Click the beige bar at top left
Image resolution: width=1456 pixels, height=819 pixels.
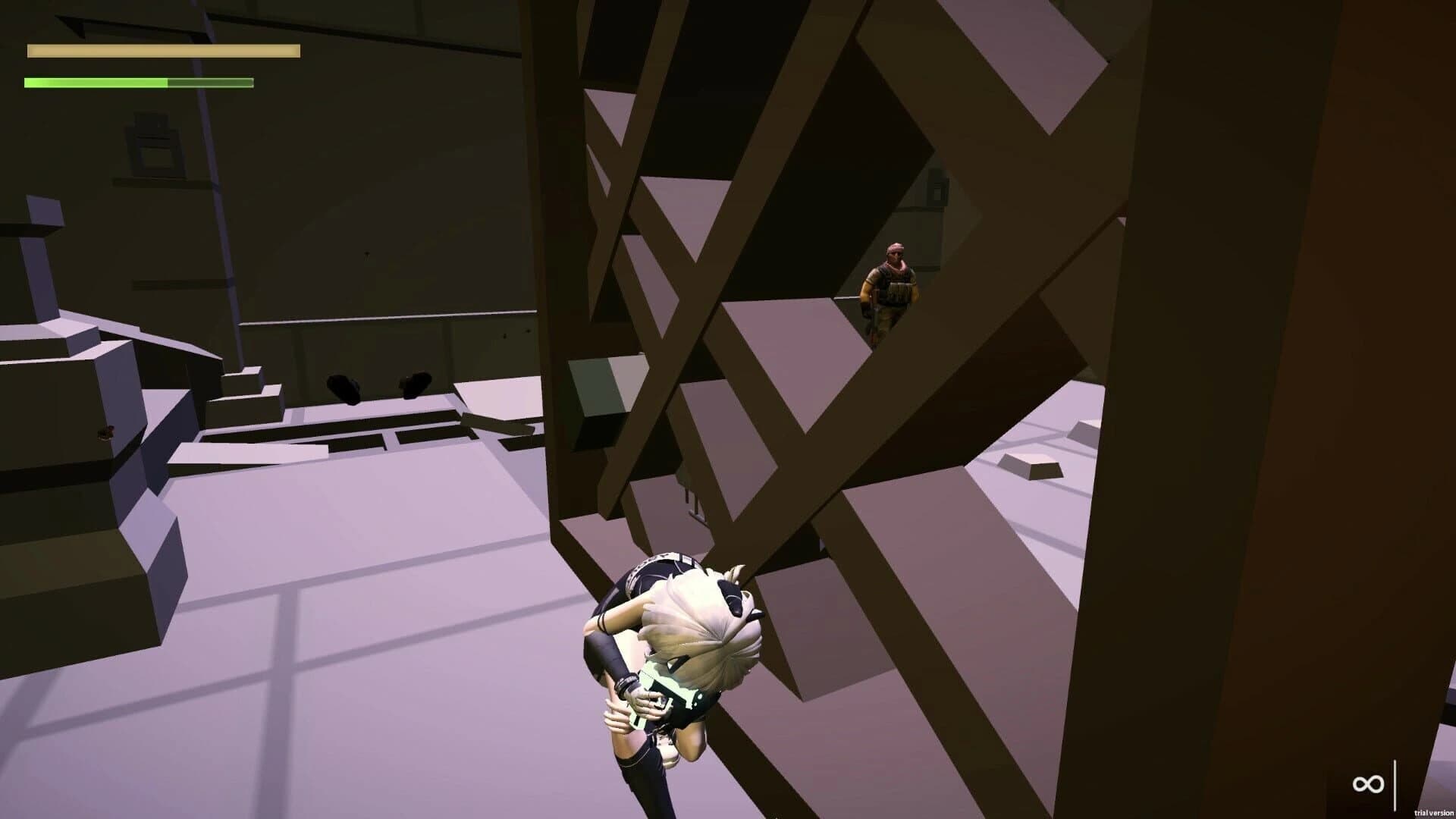click(163, 52)
